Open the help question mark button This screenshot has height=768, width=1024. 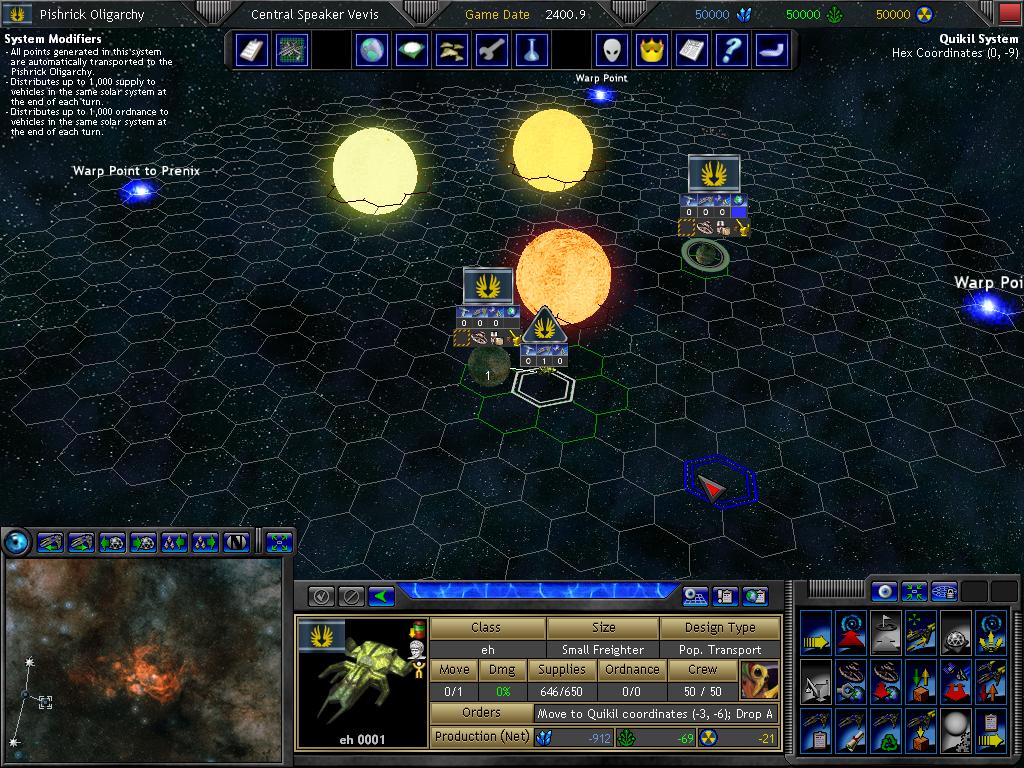click(733, 49)
